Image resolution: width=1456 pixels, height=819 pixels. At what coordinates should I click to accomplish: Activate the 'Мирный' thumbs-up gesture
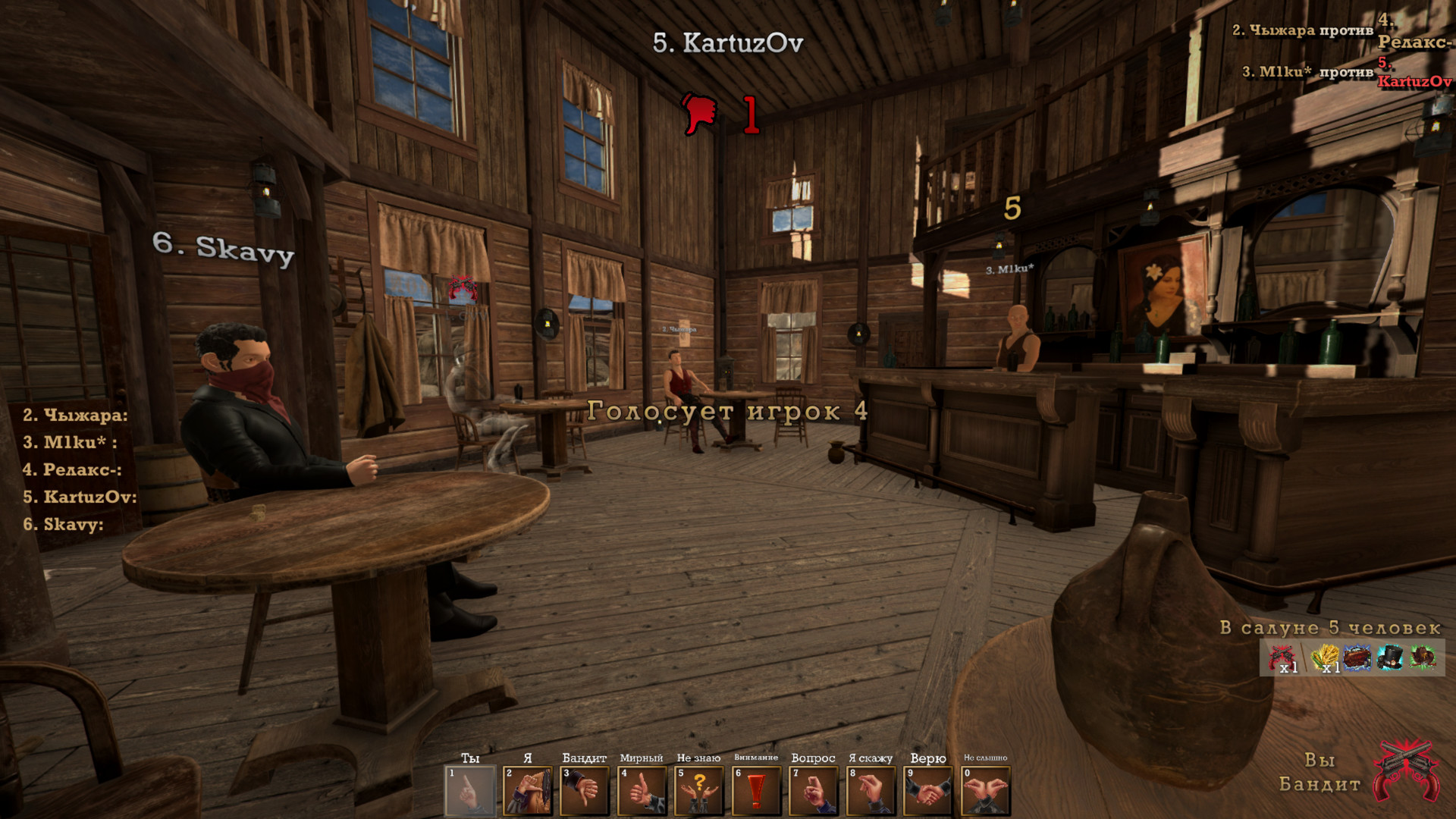click(x=642, y=791)
